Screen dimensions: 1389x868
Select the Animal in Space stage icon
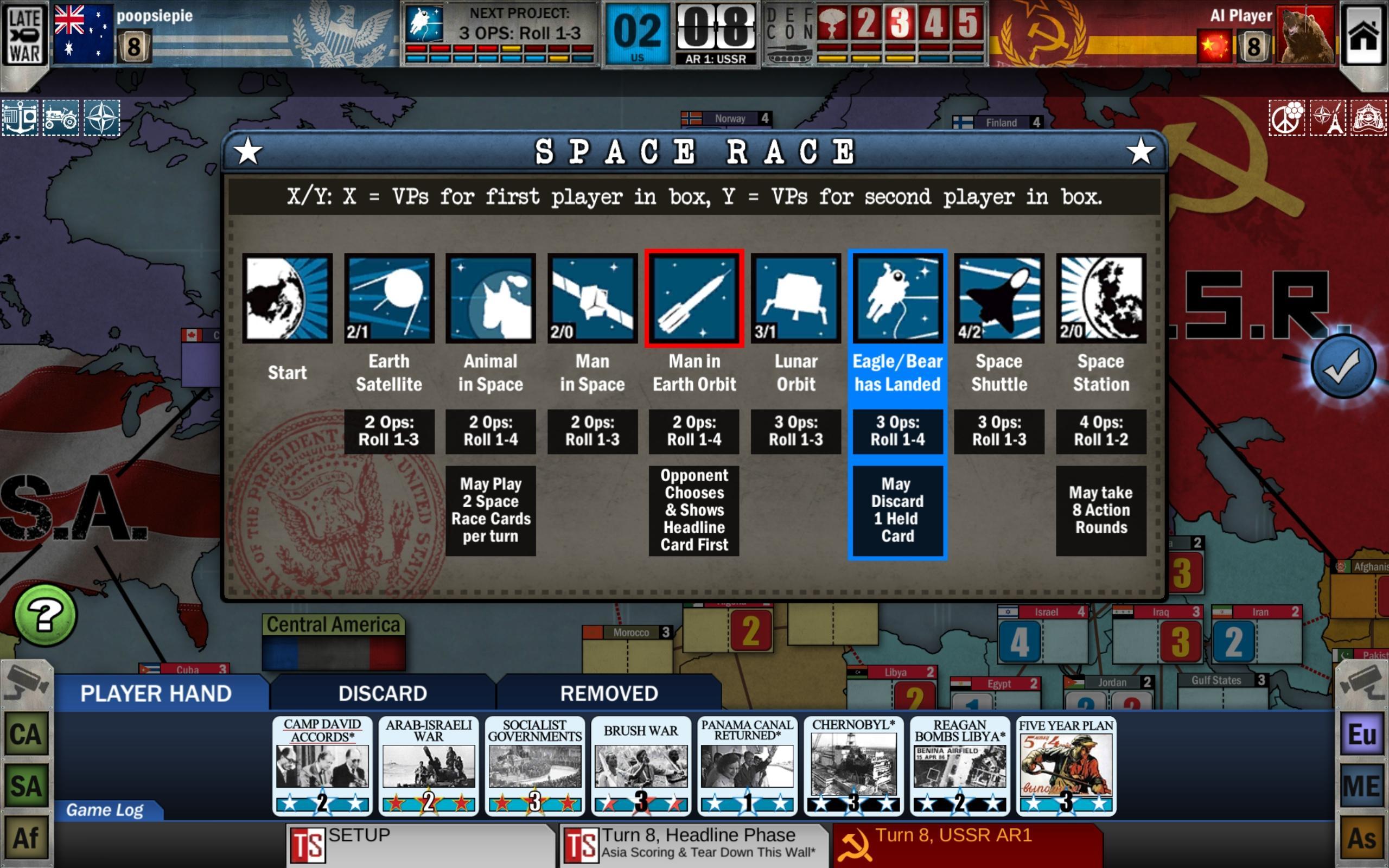point(490,298)
